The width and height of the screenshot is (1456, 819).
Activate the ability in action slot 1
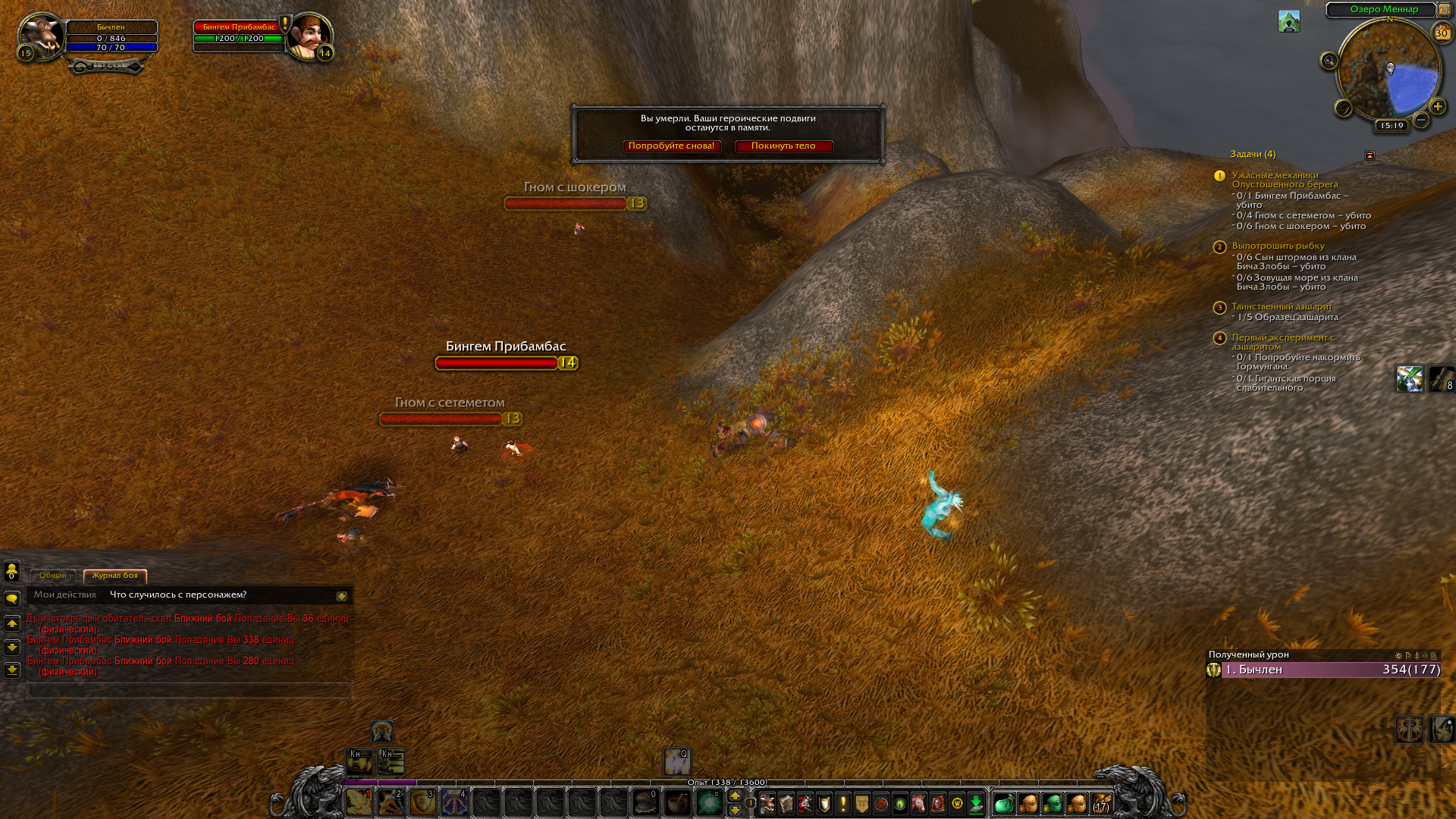(359, 802)
